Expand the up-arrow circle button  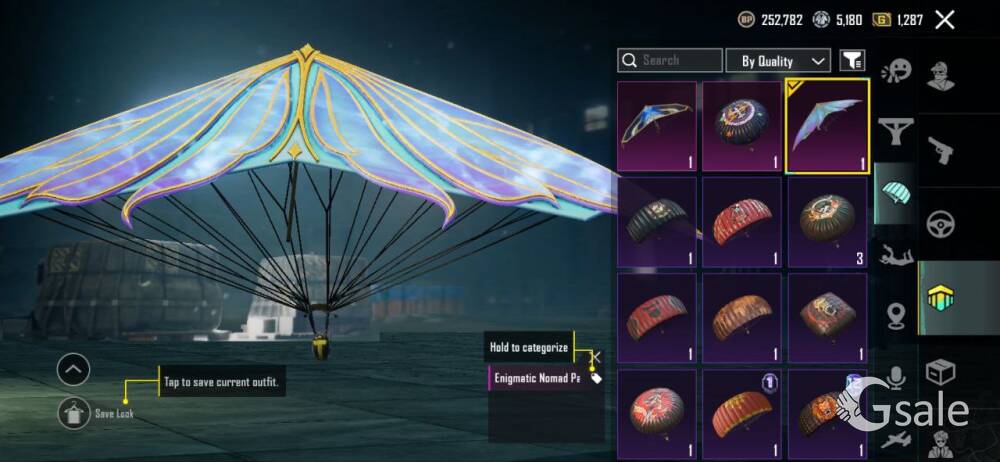pyautogui.click(x=74, y=370)
